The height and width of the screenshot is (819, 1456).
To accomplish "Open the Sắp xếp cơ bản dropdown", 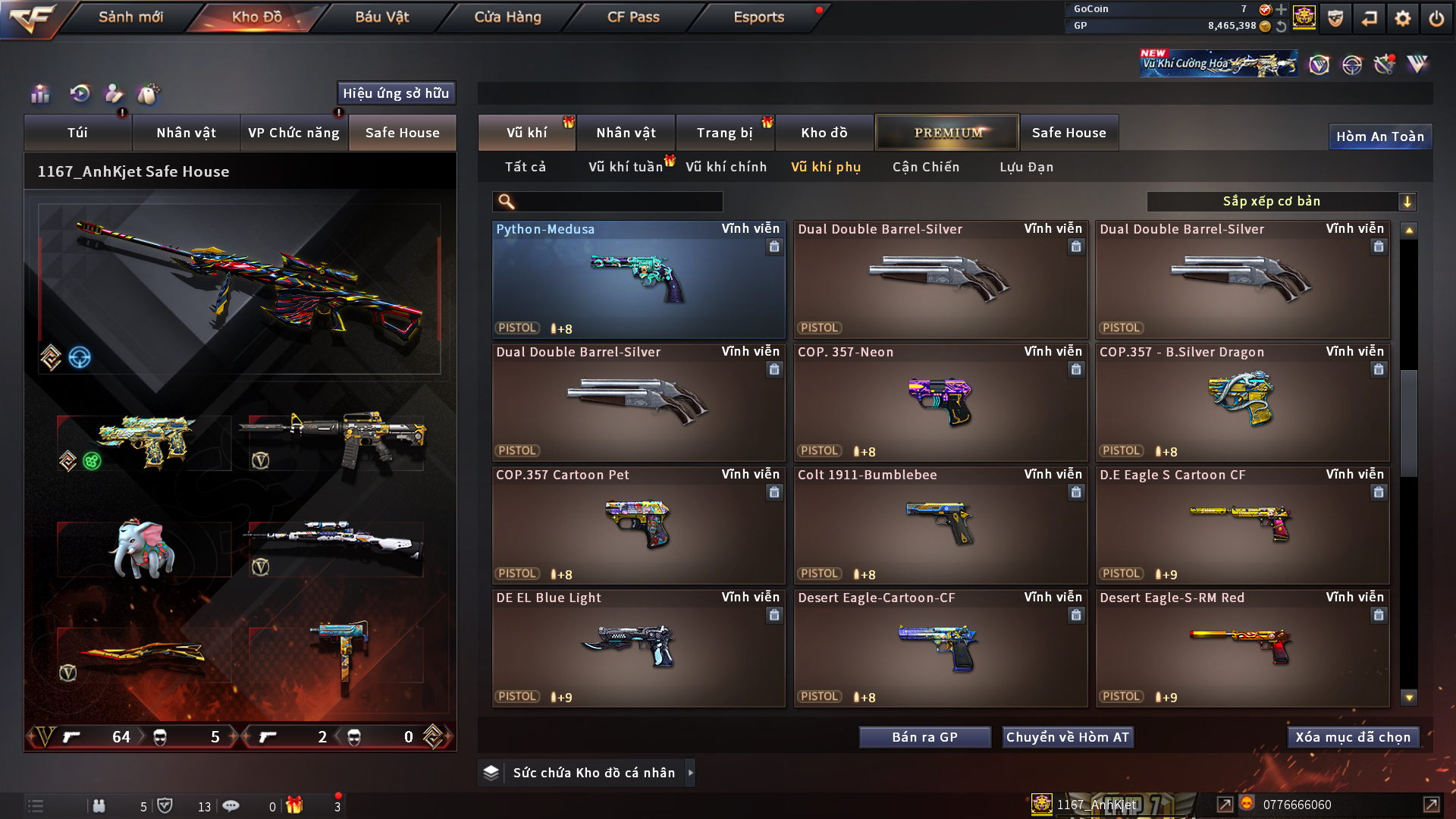I will click(x=1281, y=202).
